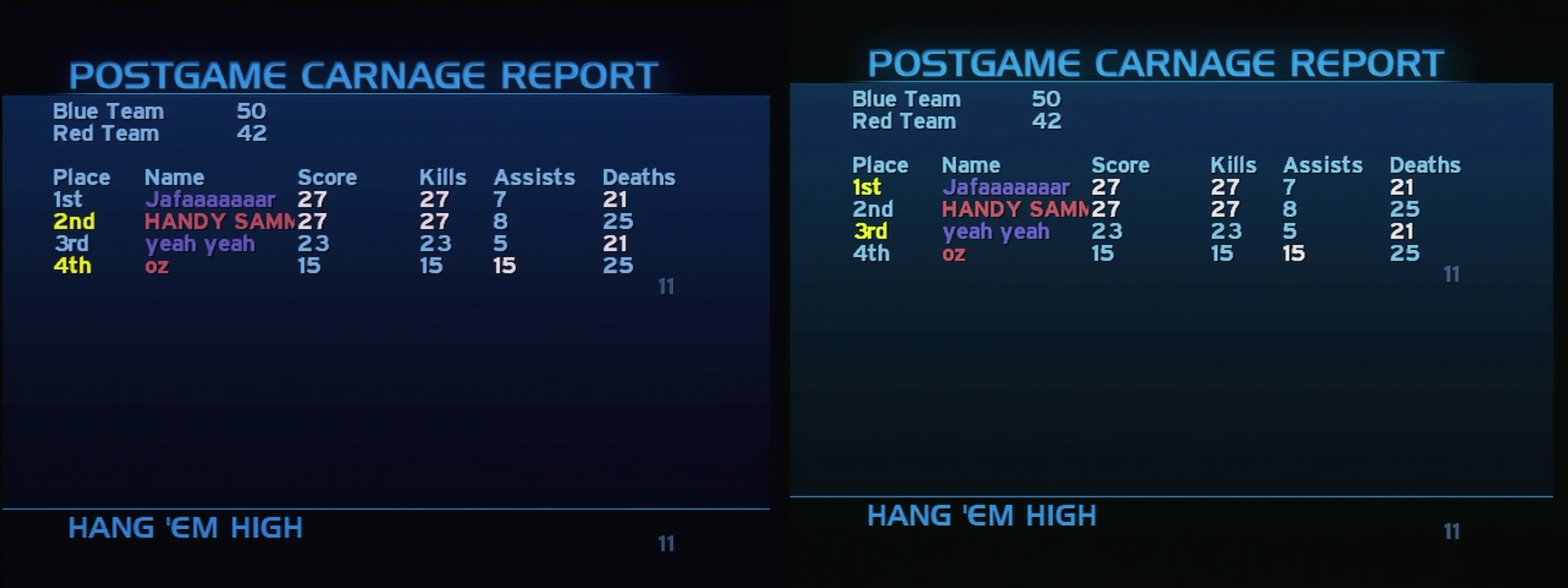This screenshot has height=588, width=1568.
Task: Click the Red Team score of 42
Action: [250, 132]
